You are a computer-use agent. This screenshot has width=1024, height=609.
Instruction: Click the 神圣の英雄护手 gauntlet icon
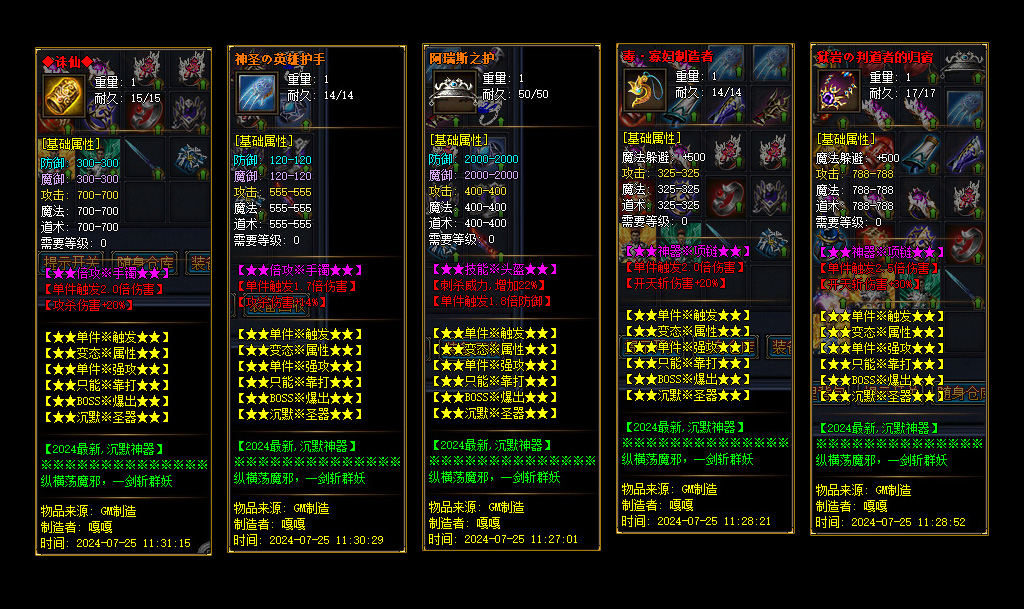[258, 94]
